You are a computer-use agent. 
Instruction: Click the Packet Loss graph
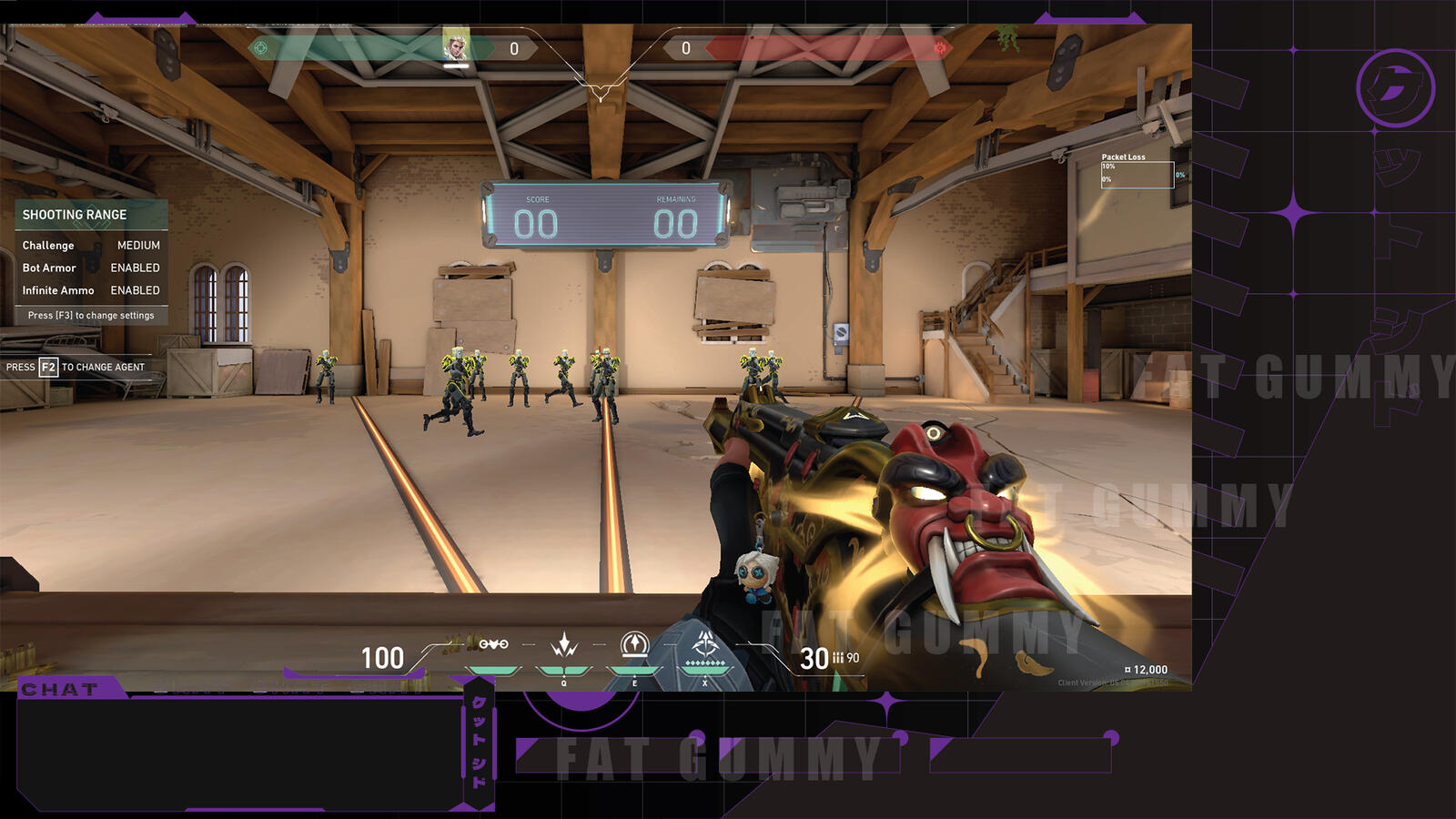[1137, 174]
